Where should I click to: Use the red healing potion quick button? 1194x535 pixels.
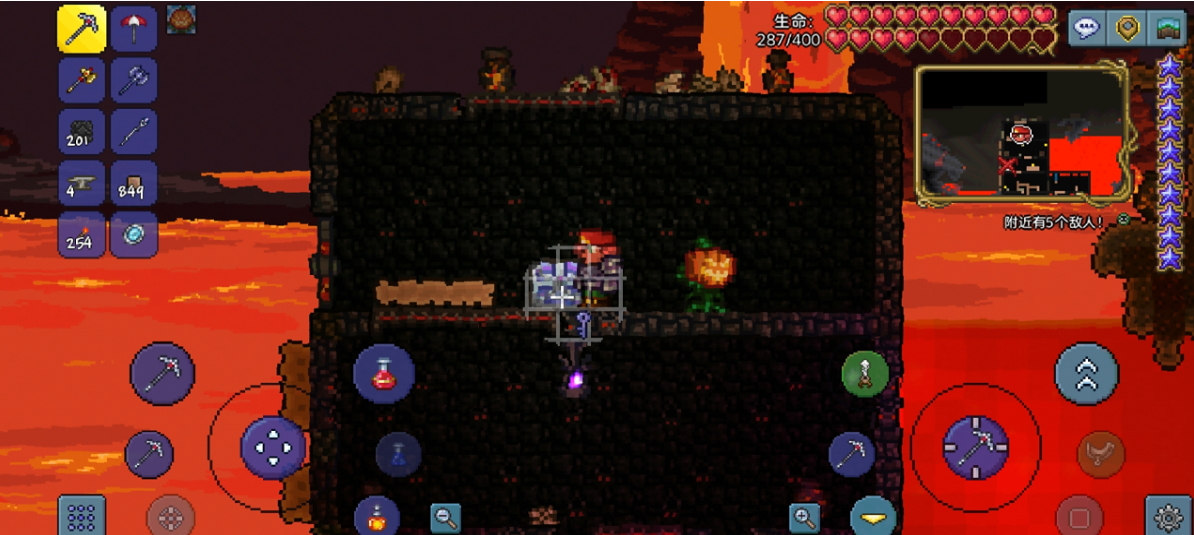coord(384,374)
